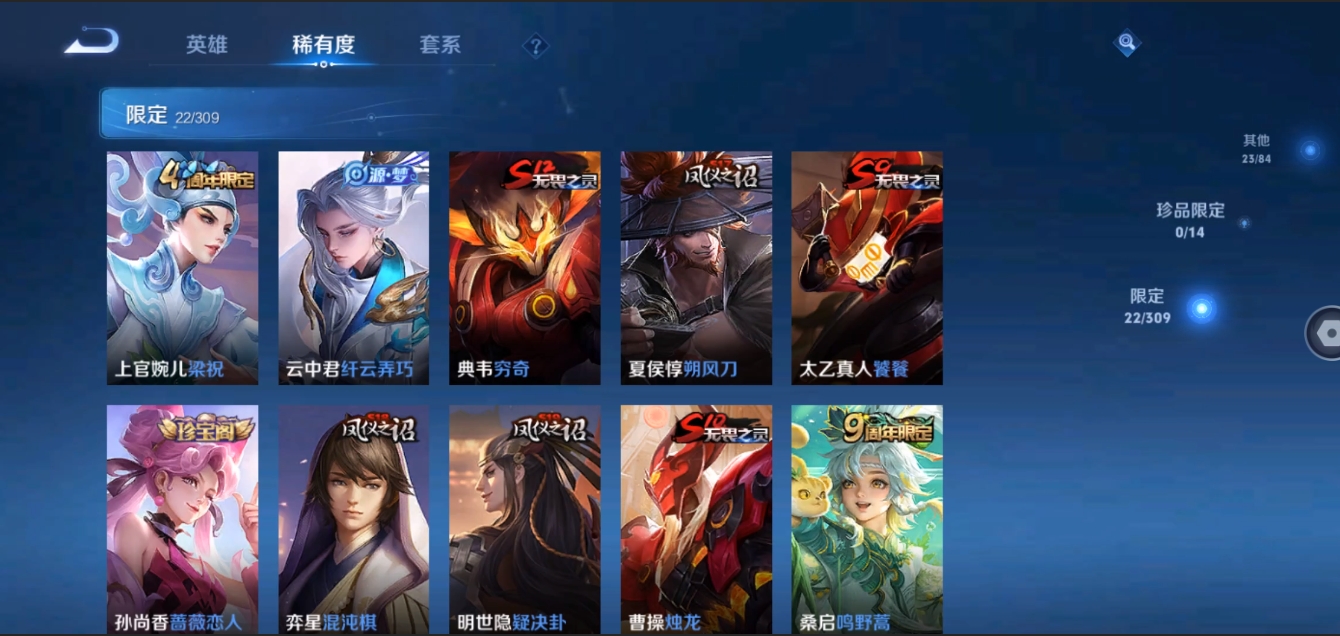
Task: Go back using the return arrow
Action: pyautogui.click(x=92, y=42)
